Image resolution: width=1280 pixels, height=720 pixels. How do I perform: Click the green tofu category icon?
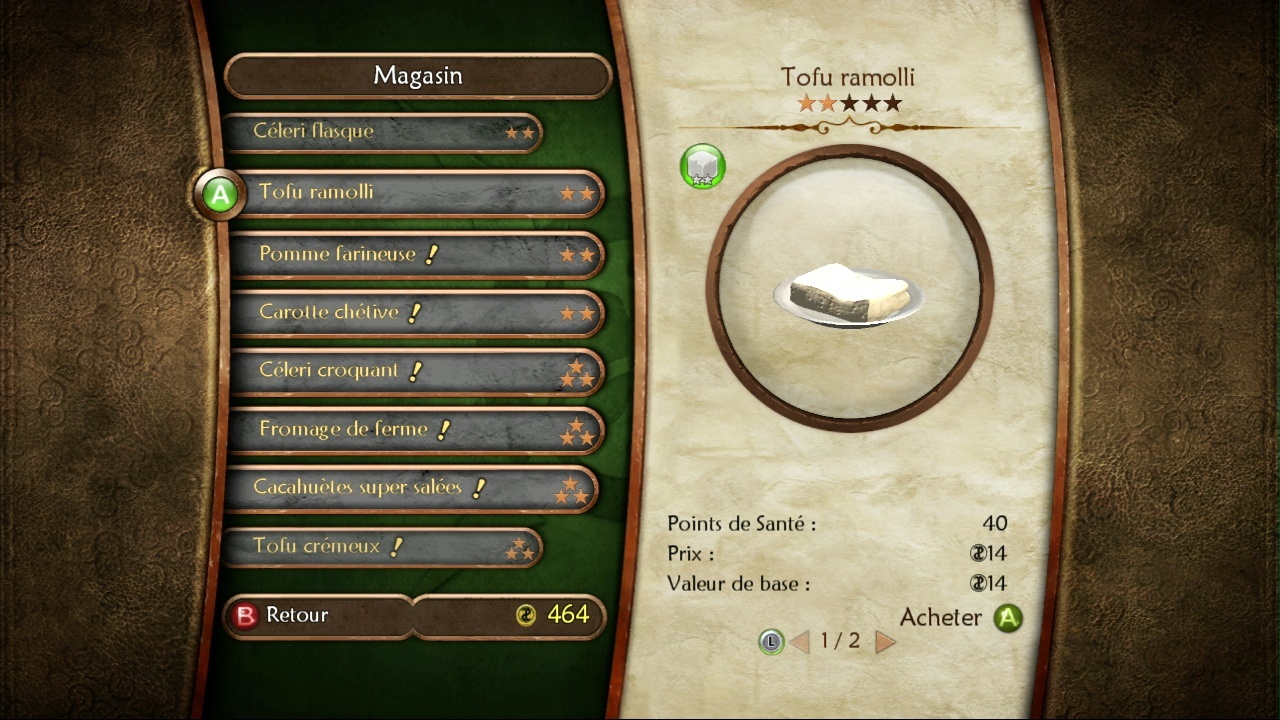[x=703, y=166]
